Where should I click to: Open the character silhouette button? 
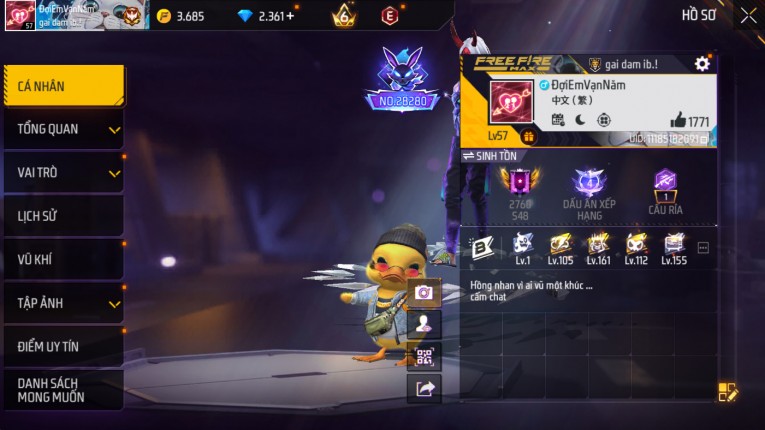[424, 323]
